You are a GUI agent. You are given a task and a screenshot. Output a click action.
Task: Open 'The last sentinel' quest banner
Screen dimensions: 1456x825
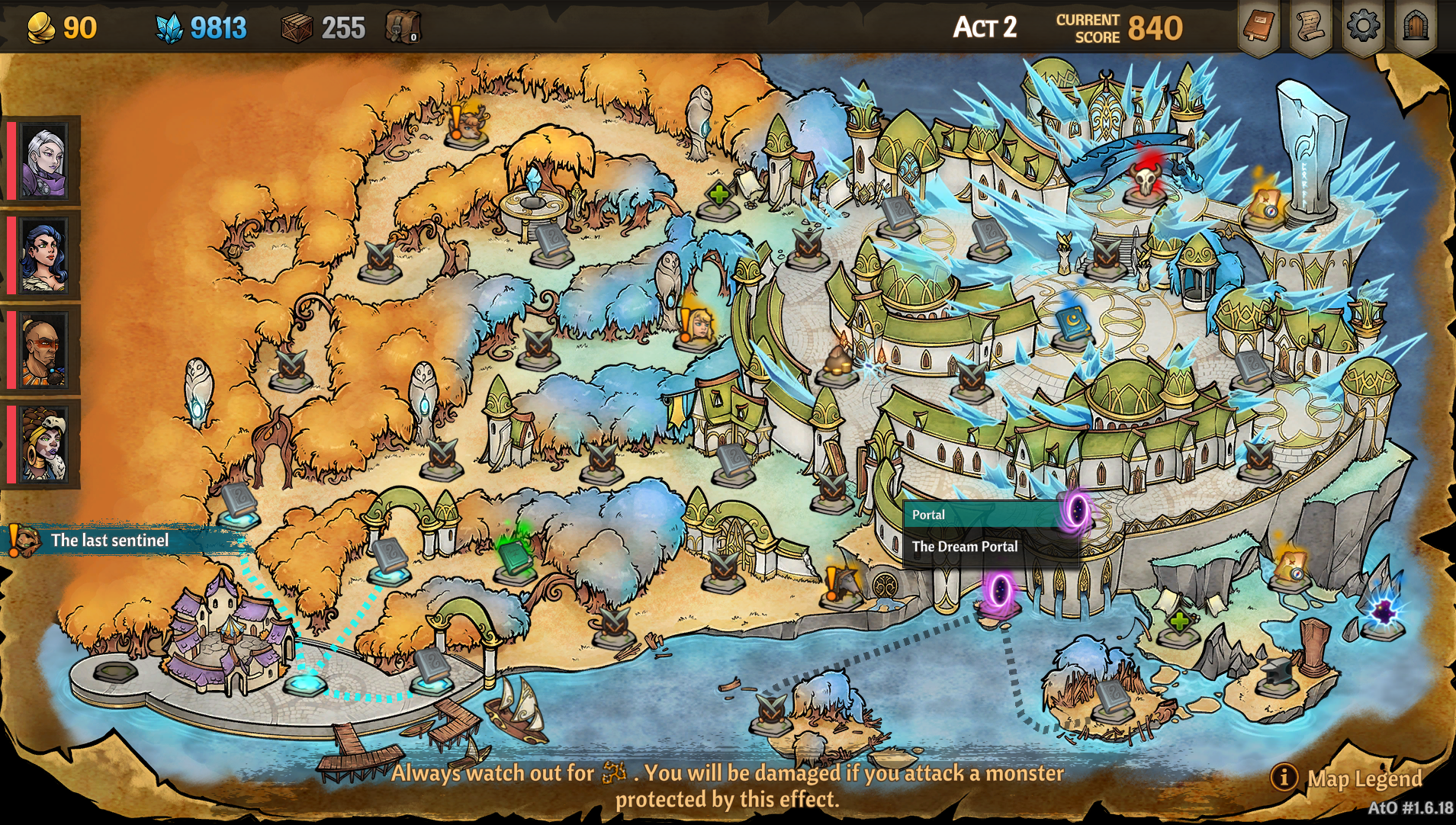pyautogui.click(x=109, y=541)
